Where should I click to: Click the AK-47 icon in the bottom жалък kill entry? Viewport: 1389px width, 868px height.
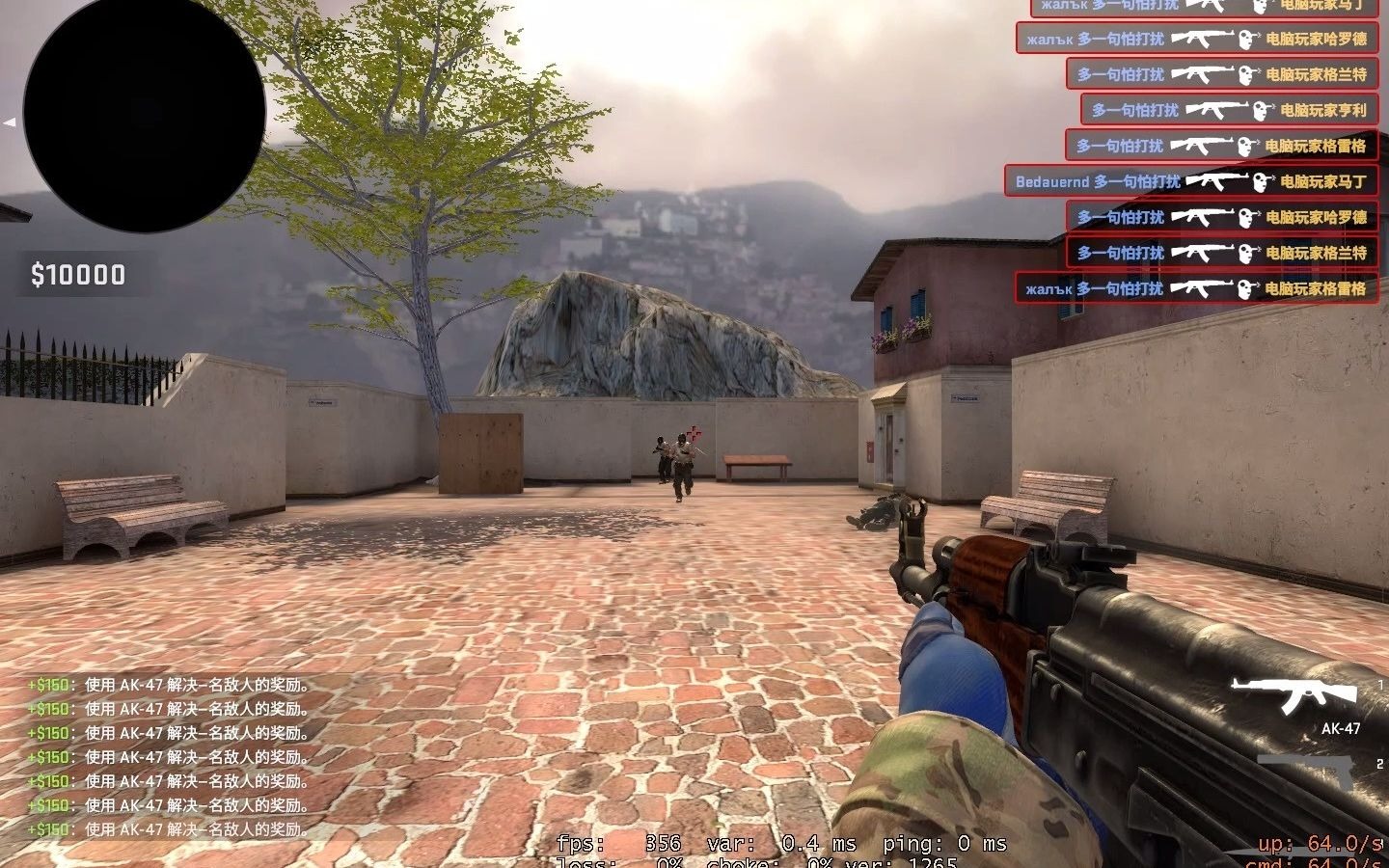(1206, 287)
